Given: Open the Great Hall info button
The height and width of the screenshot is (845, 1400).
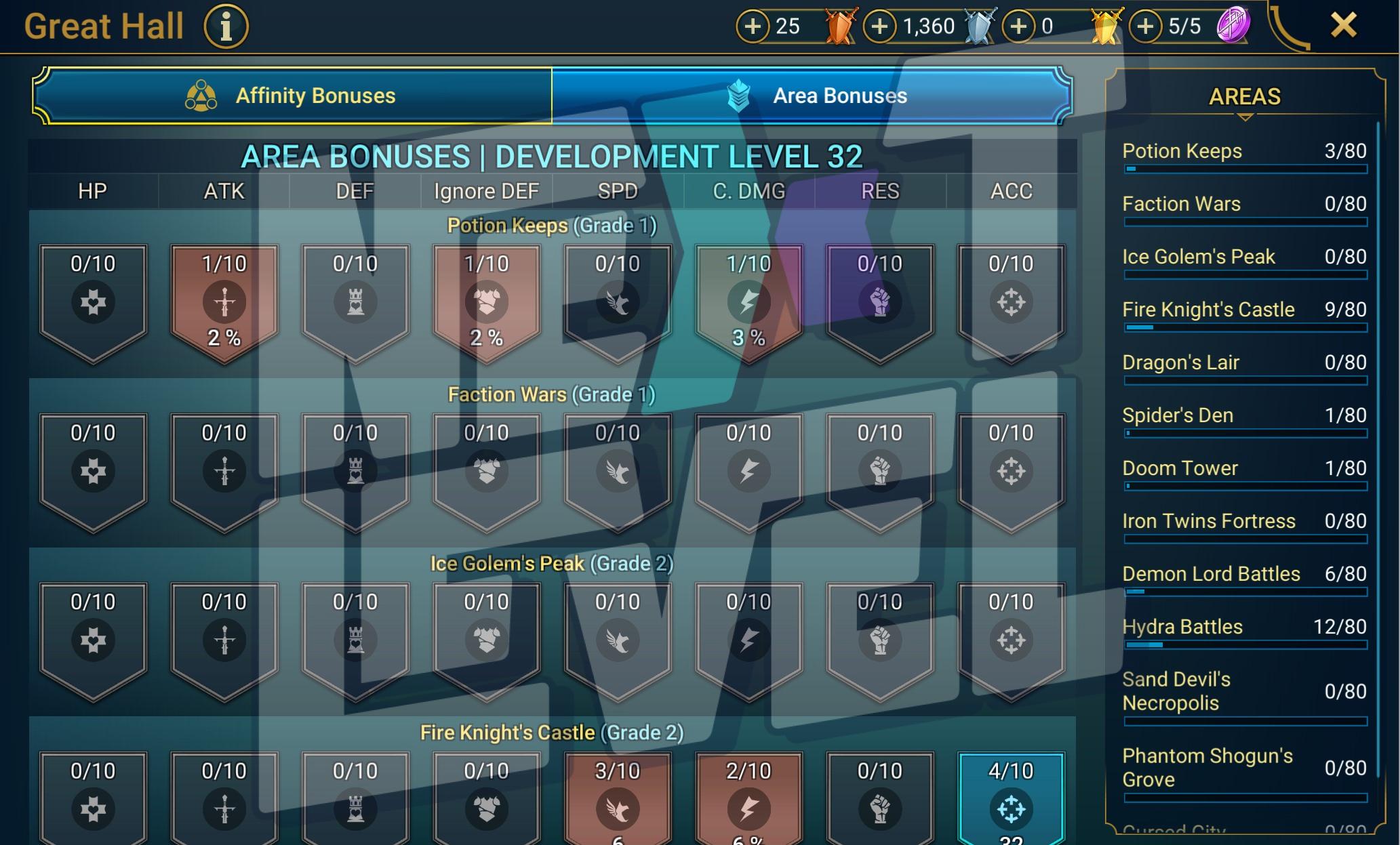Looking at the screenshot, I should (x=226, y=27).
